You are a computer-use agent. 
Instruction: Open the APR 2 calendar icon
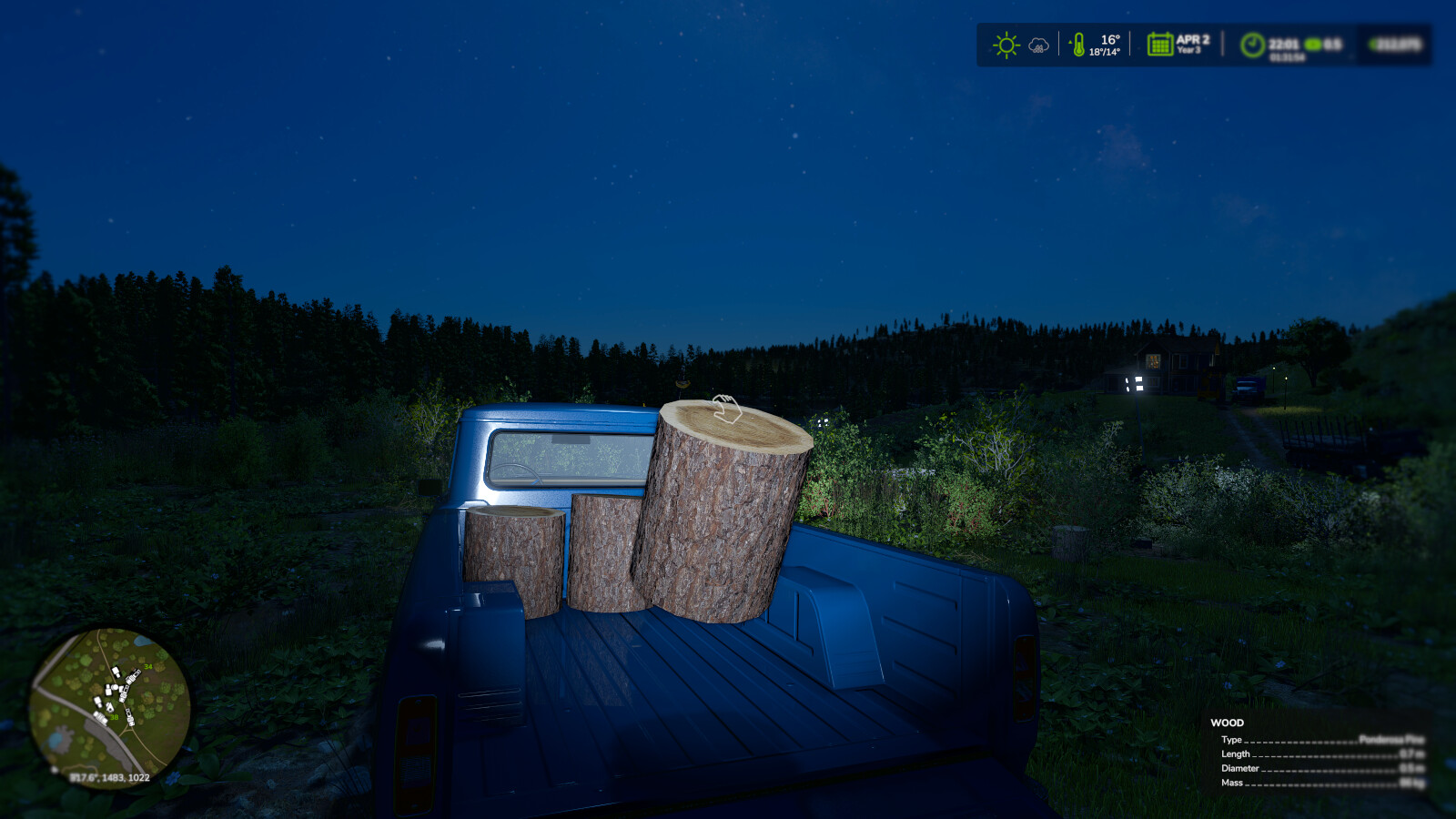pyautogui.click(x=1159, y=44)
